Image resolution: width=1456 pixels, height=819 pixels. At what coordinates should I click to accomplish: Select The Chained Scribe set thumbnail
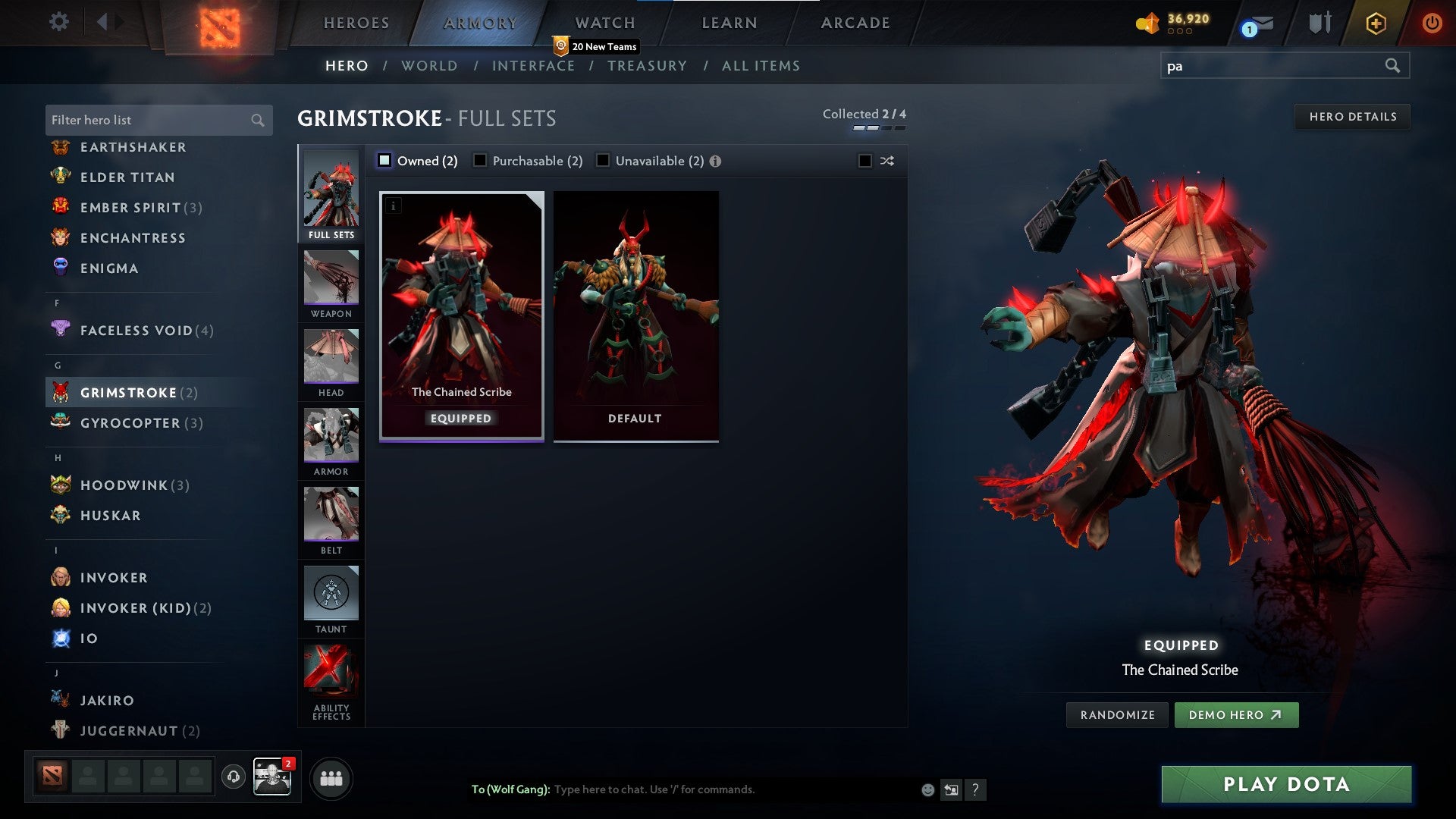click(461, 315)
